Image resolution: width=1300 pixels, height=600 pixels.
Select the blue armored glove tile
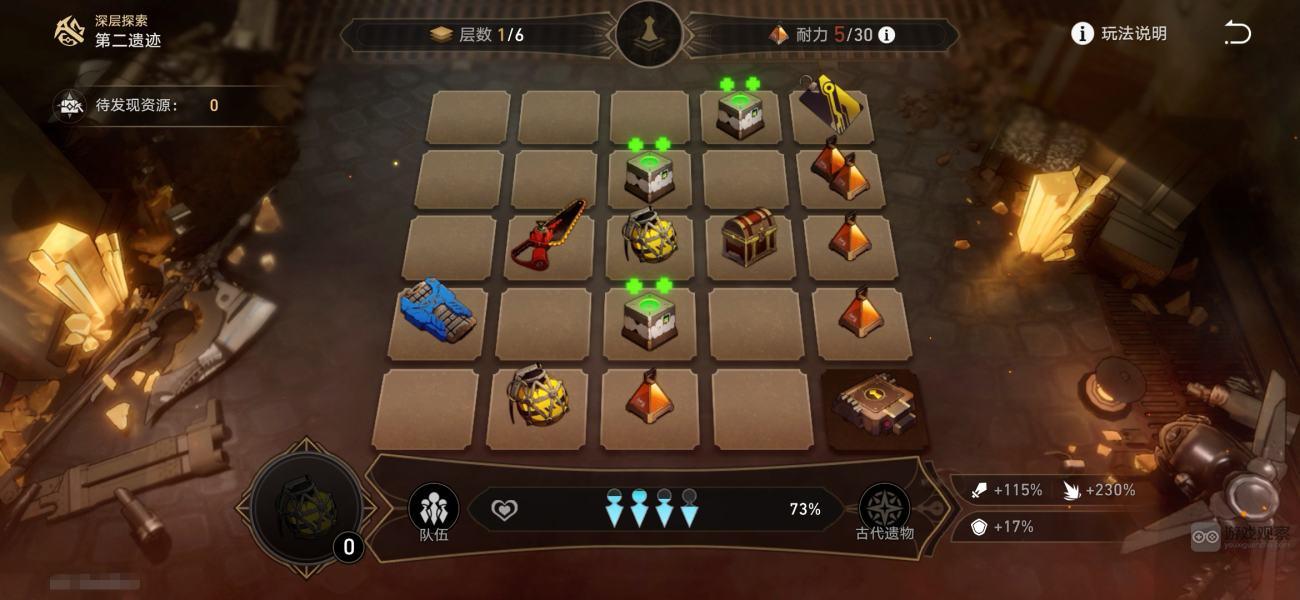pyautogui.click(x=437, y=311)
